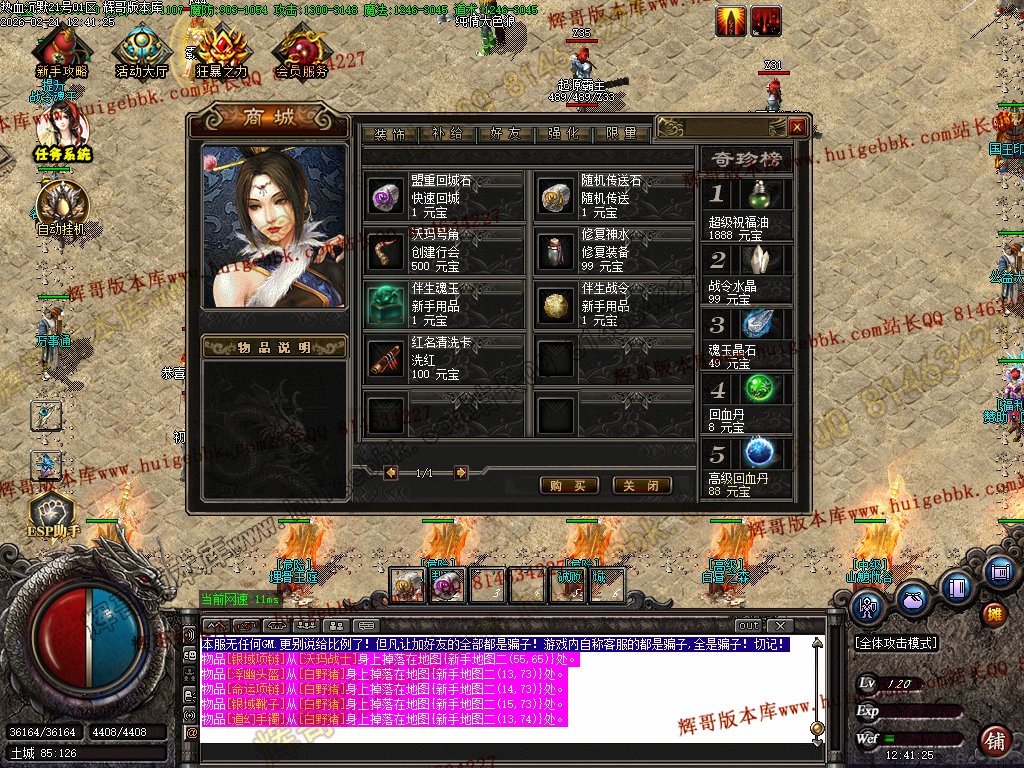Select the 强化 tab
1024x768 pixels.
(x=563, y=134)
